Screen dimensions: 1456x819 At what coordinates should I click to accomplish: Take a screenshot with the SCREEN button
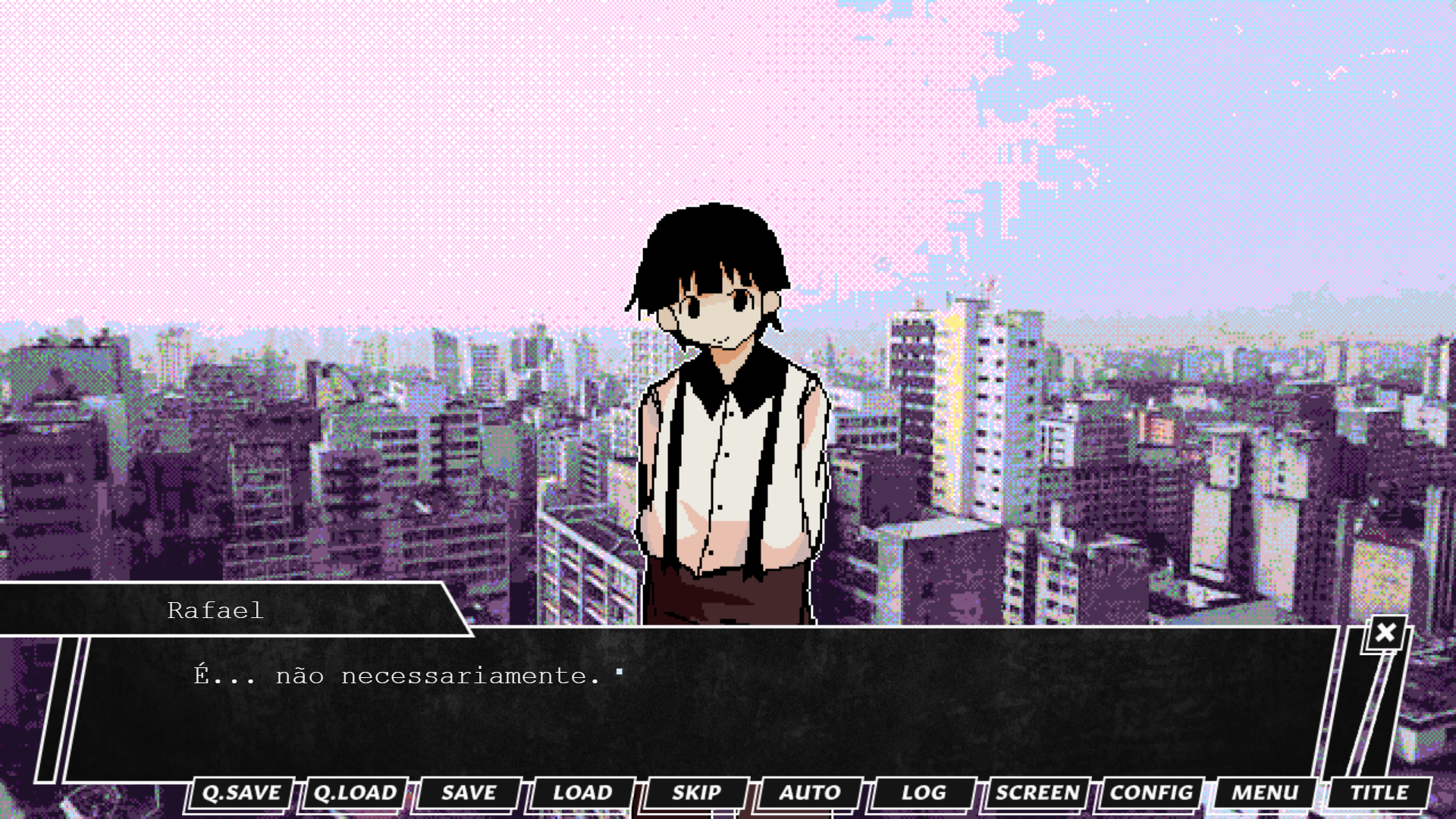[1034, 793]
